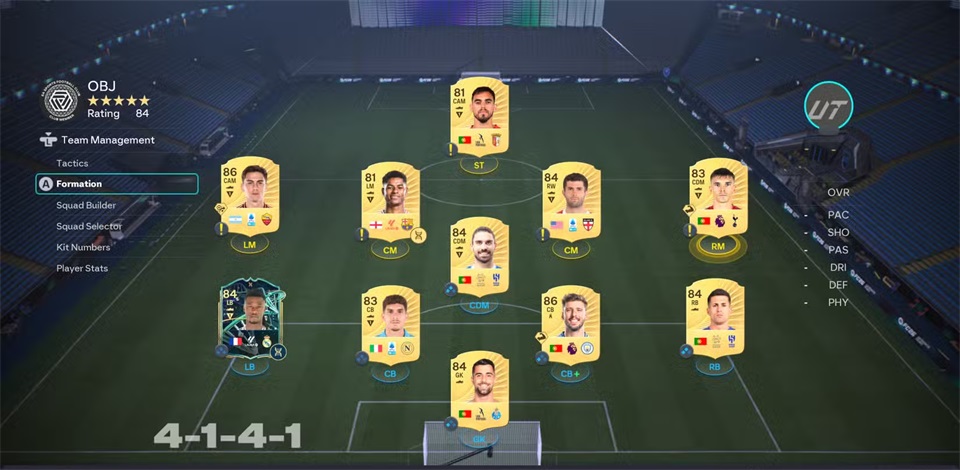
Task: Choose Squad Selector from the menu
Action: click(x=88, y=226)
